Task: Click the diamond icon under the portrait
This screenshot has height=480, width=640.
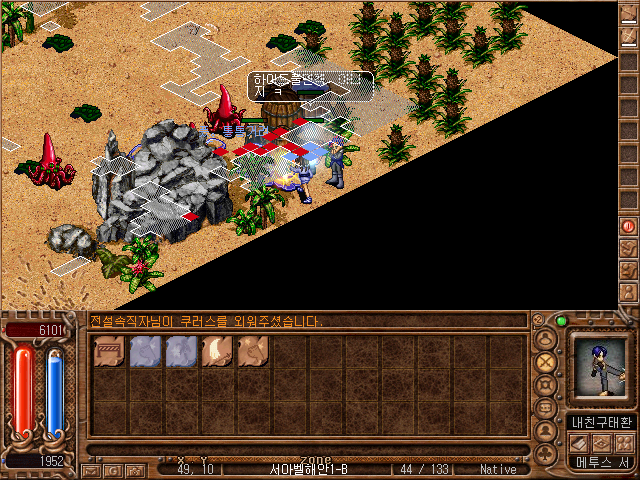Action: [x=602, y=443]
